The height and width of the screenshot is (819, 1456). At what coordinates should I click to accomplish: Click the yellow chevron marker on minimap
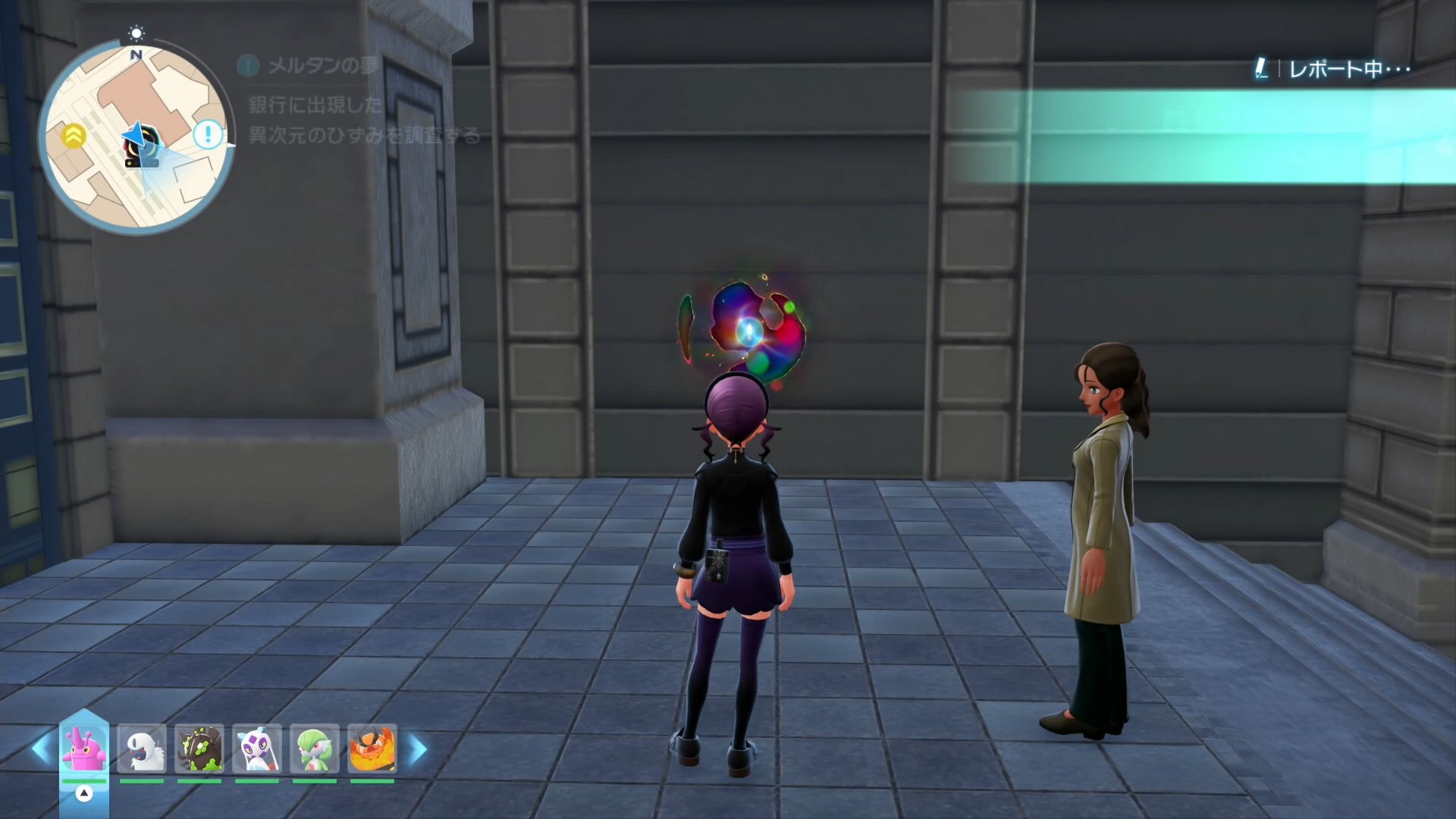[74, 136]
